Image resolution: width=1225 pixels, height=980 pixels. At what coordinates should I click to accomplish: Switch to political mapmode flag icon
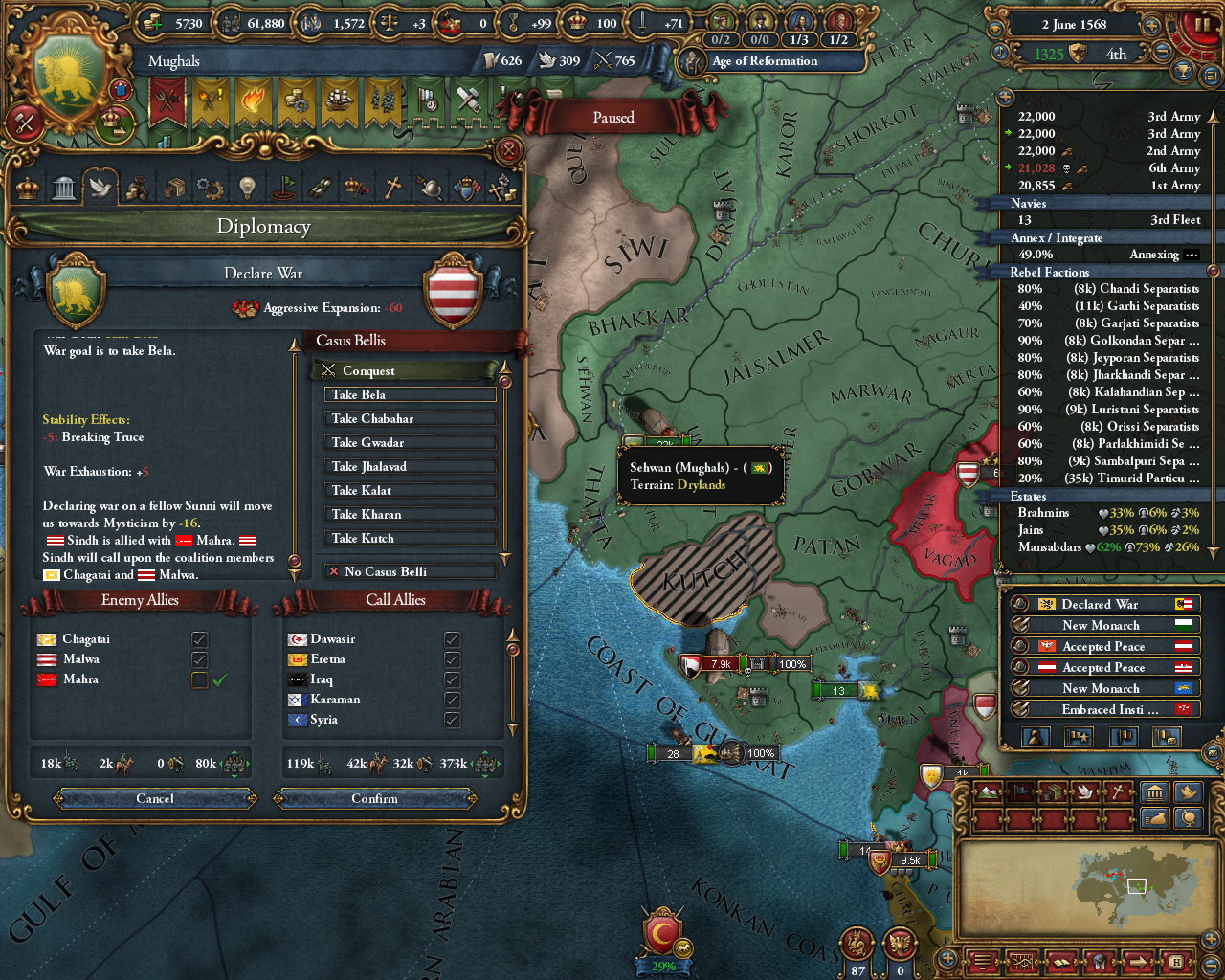pos(1021,792)
